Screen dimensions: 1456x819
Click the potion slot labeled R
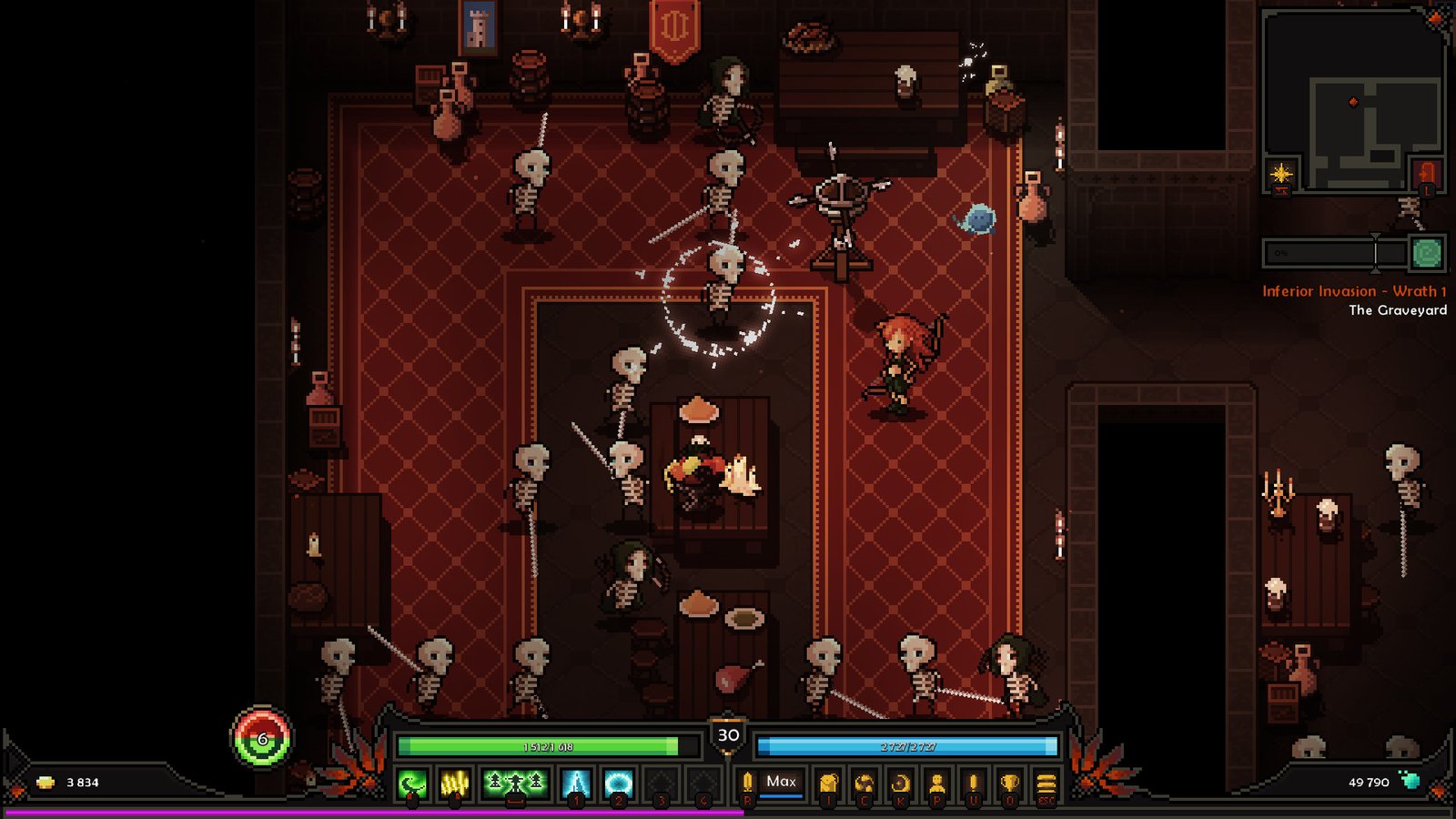[748, 782]
